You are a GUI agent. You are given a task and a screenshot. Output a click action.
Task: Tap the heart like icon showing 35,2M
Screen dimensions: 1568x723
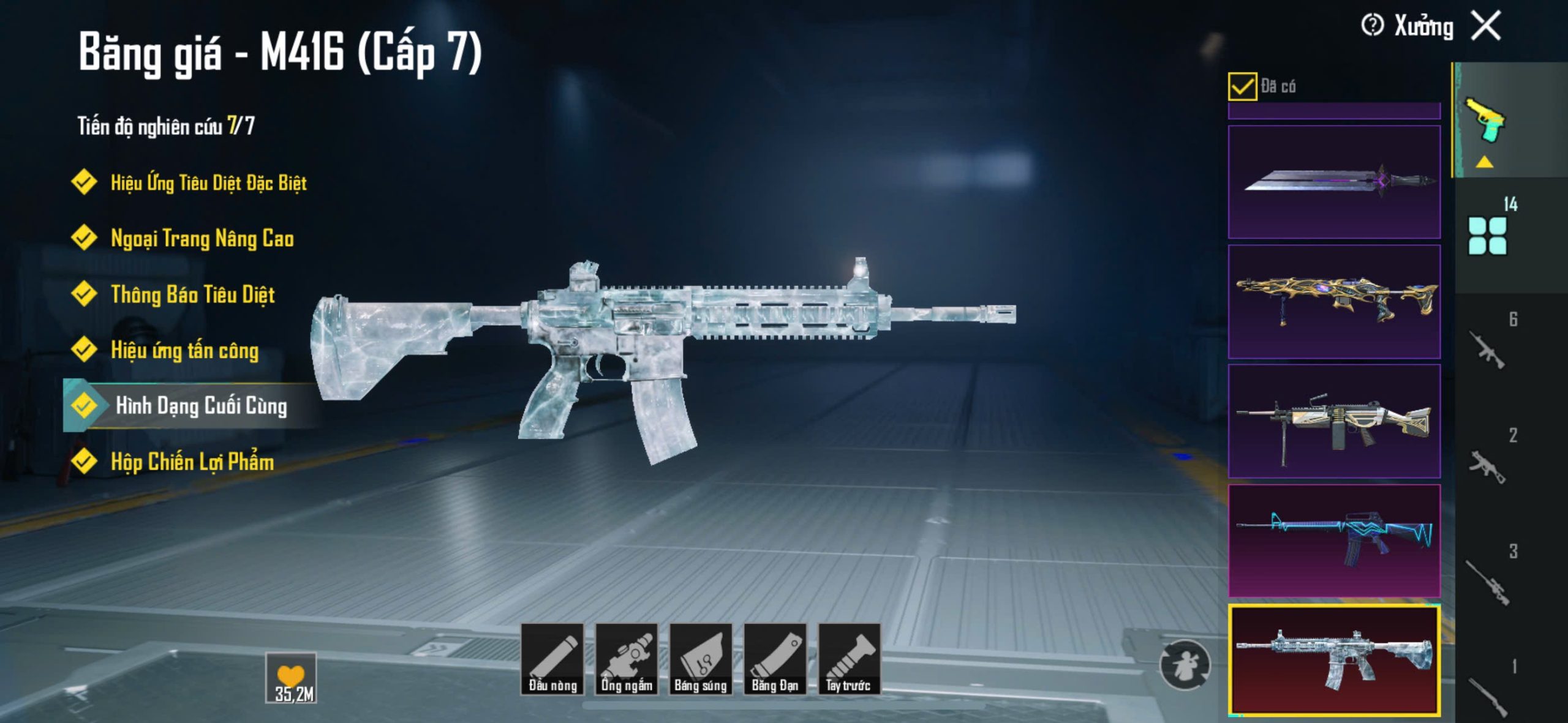(291, 678)
